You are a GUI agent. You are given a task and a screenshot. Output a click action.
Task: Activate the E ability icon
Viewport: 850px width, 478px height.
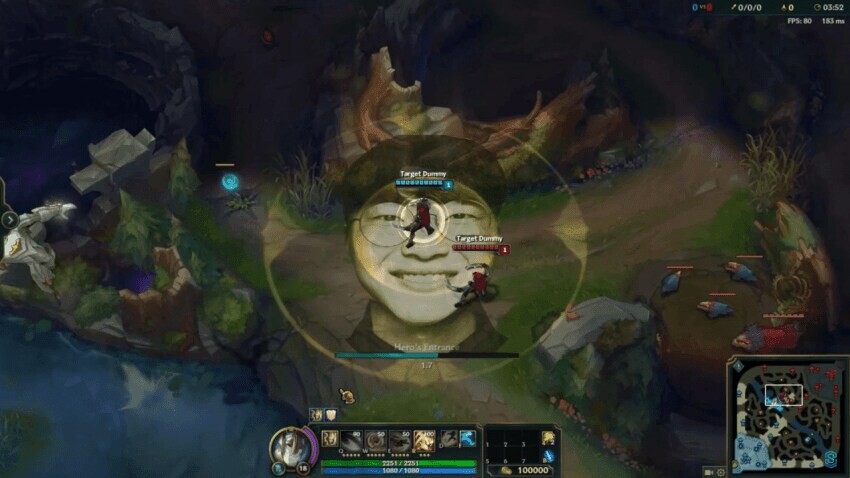[x=400, y=439]
